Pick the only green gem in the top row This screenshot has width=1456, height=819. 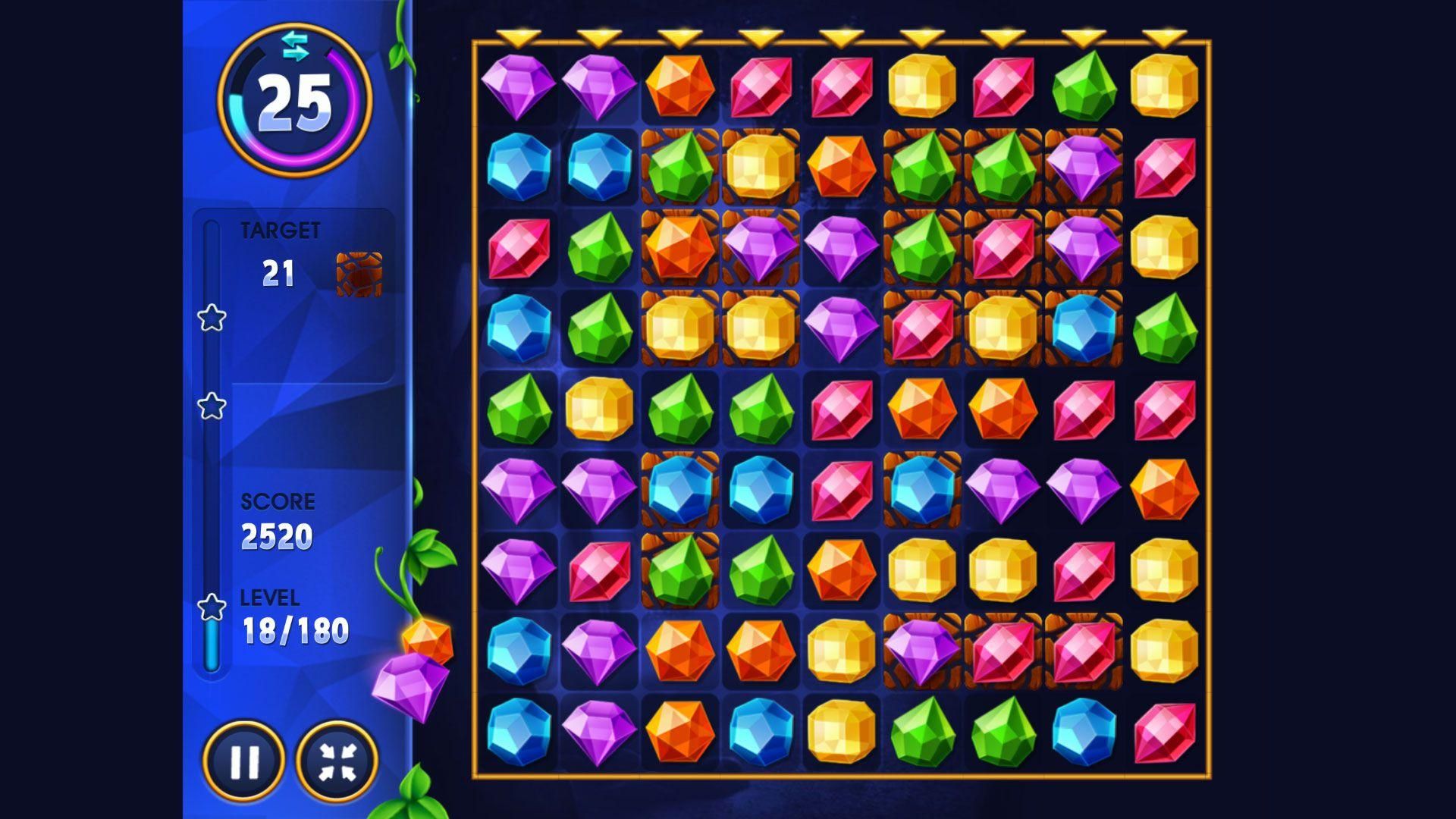(1084, 86)
